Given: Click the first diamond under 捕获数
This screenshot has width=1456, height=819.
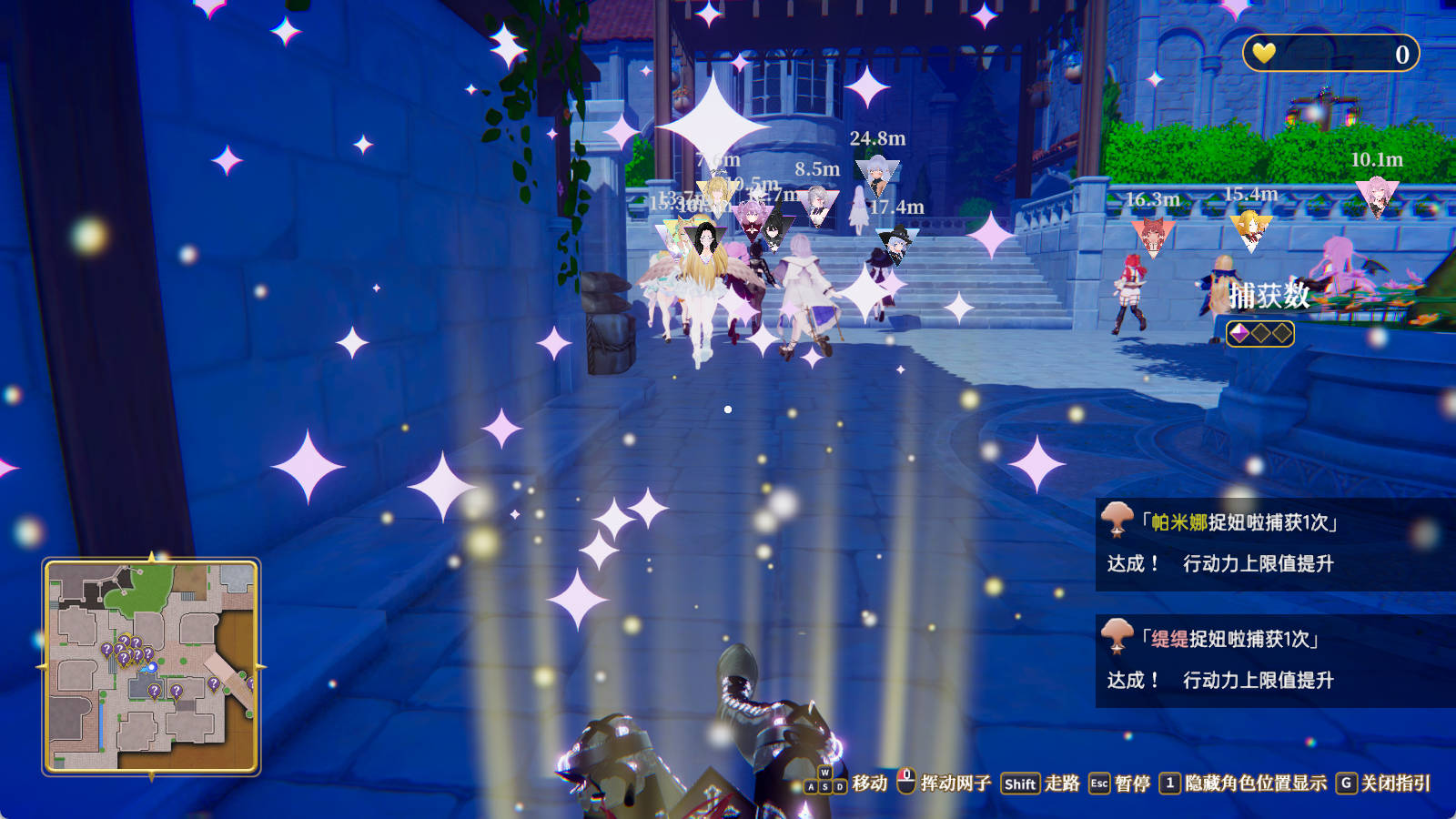Looking at the screenshot, I should tap(1239, 332).
